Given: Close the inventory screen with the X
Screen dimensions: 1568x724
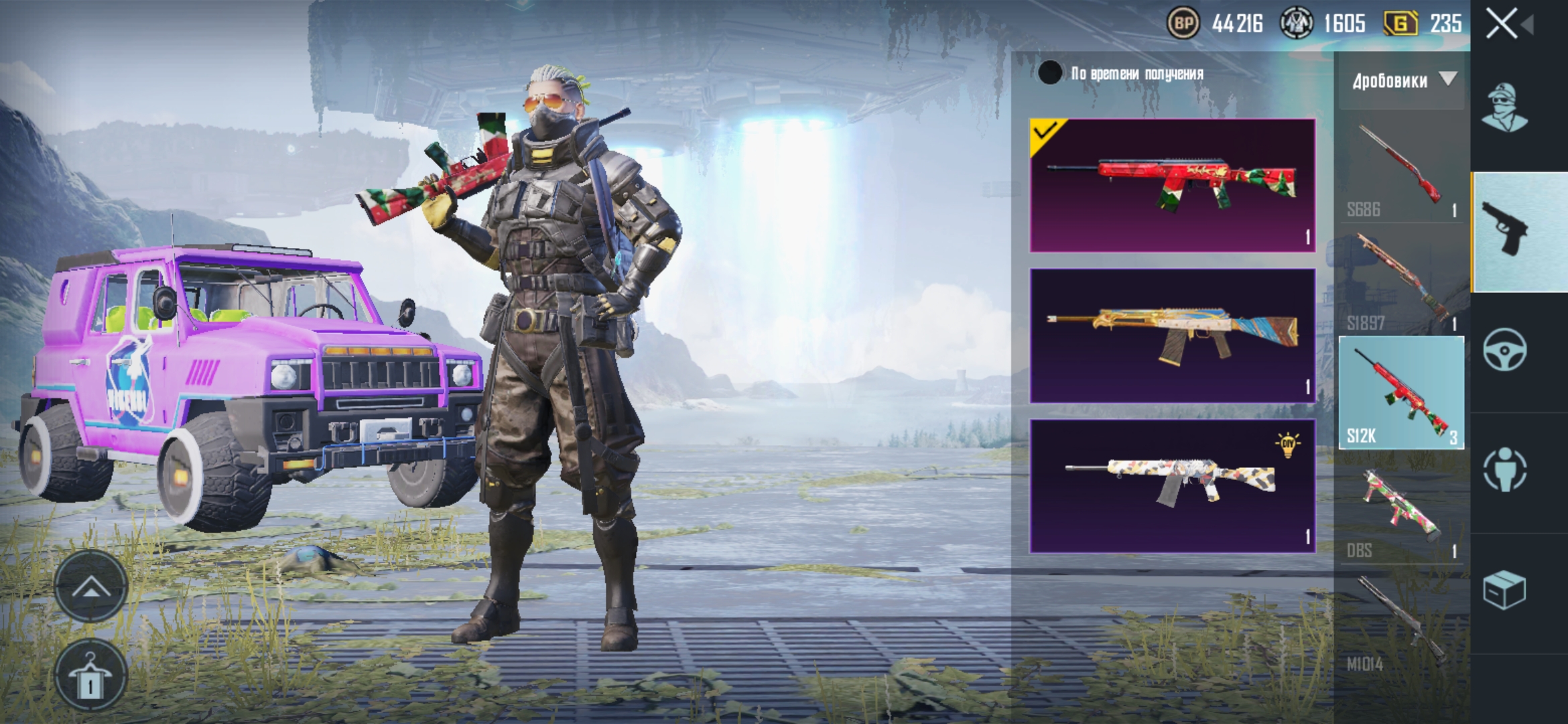Looking at the screenshot, I should (x=1502, y=24).
